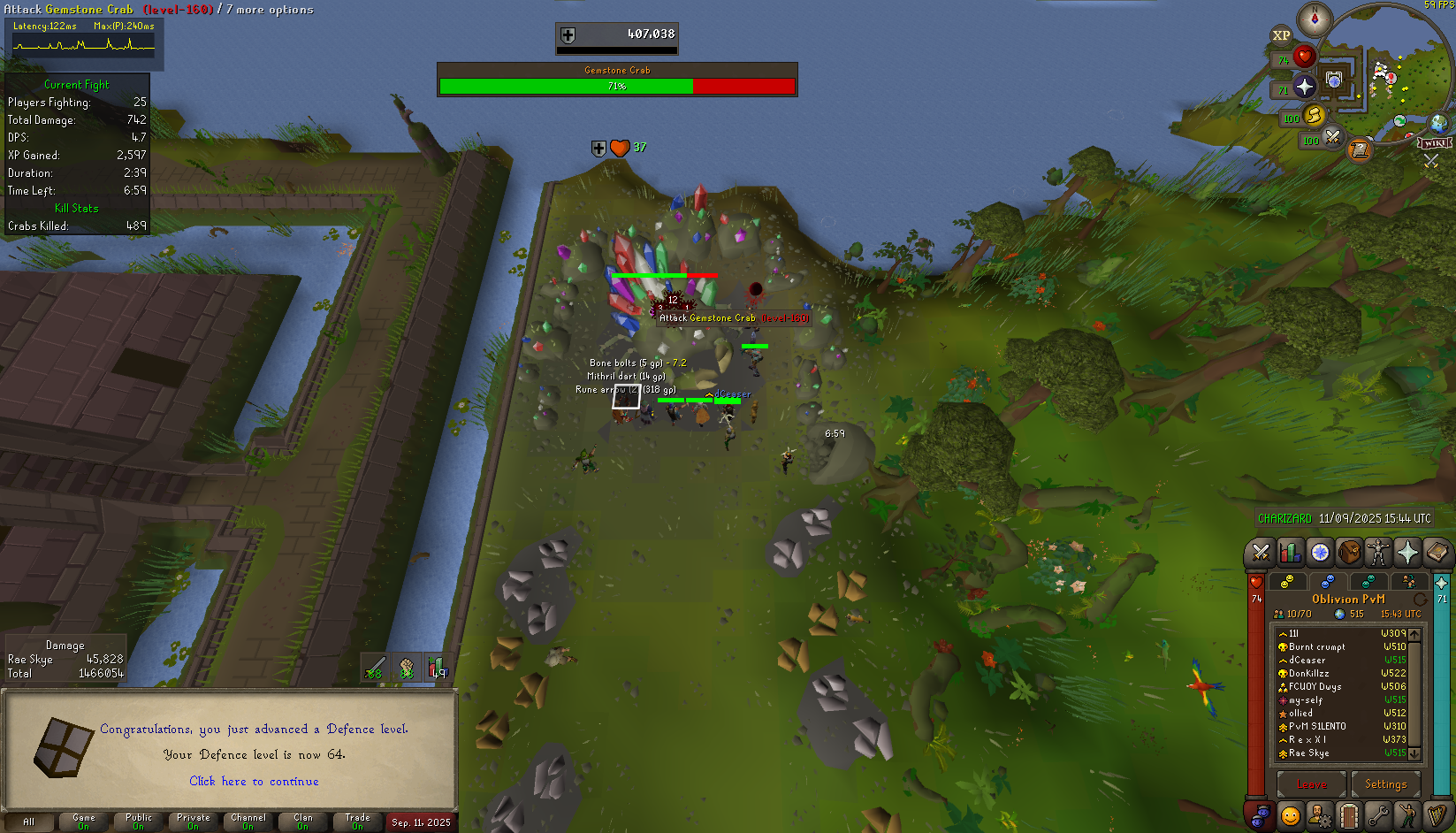Open the Worn Equipment tab
Image resolution: width=1456 pixels, height=833 pixels.
pos(1378,554)
